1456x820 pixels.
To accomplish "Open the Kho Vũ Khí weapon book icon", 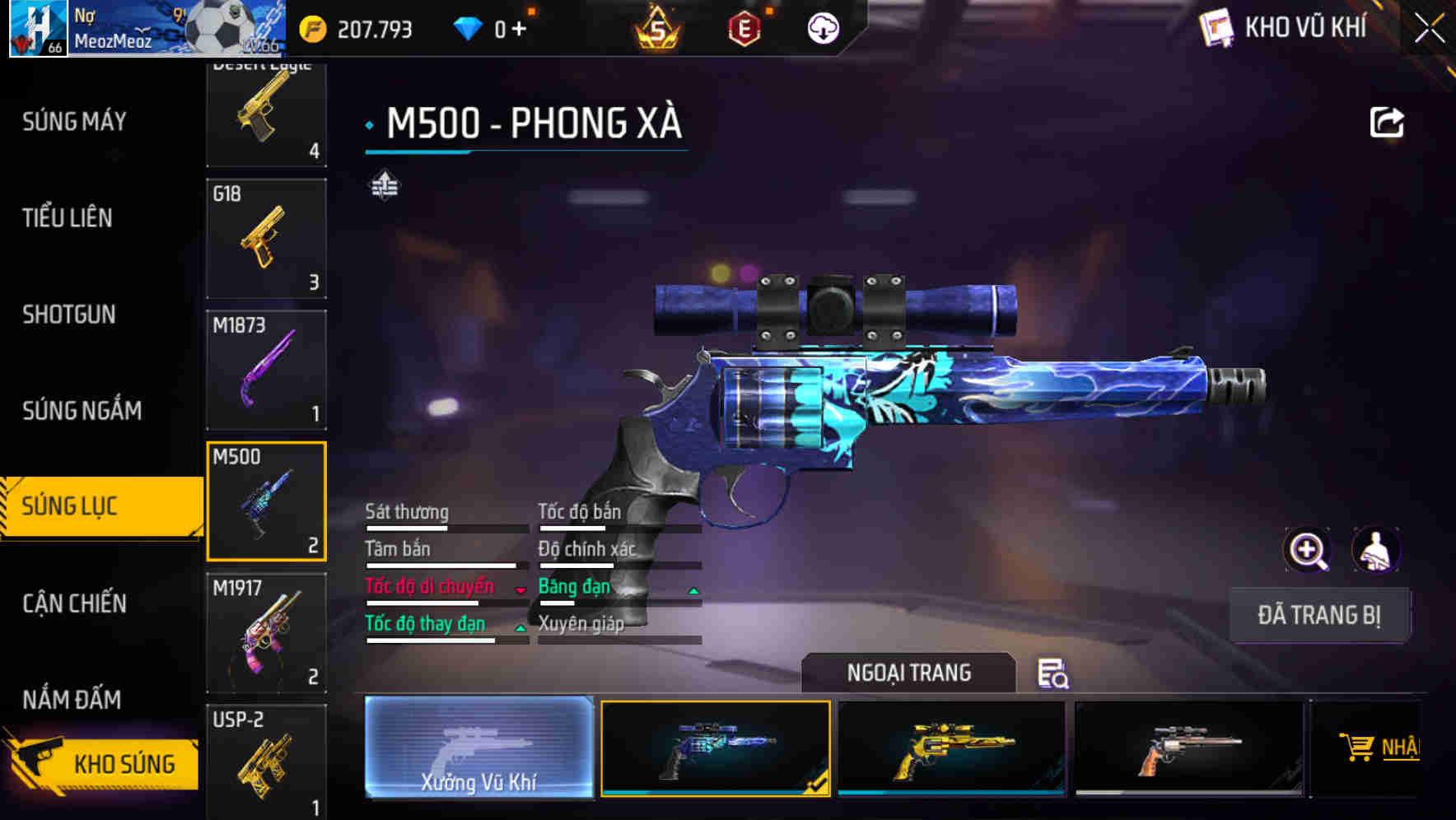I will click(1219, 27).
